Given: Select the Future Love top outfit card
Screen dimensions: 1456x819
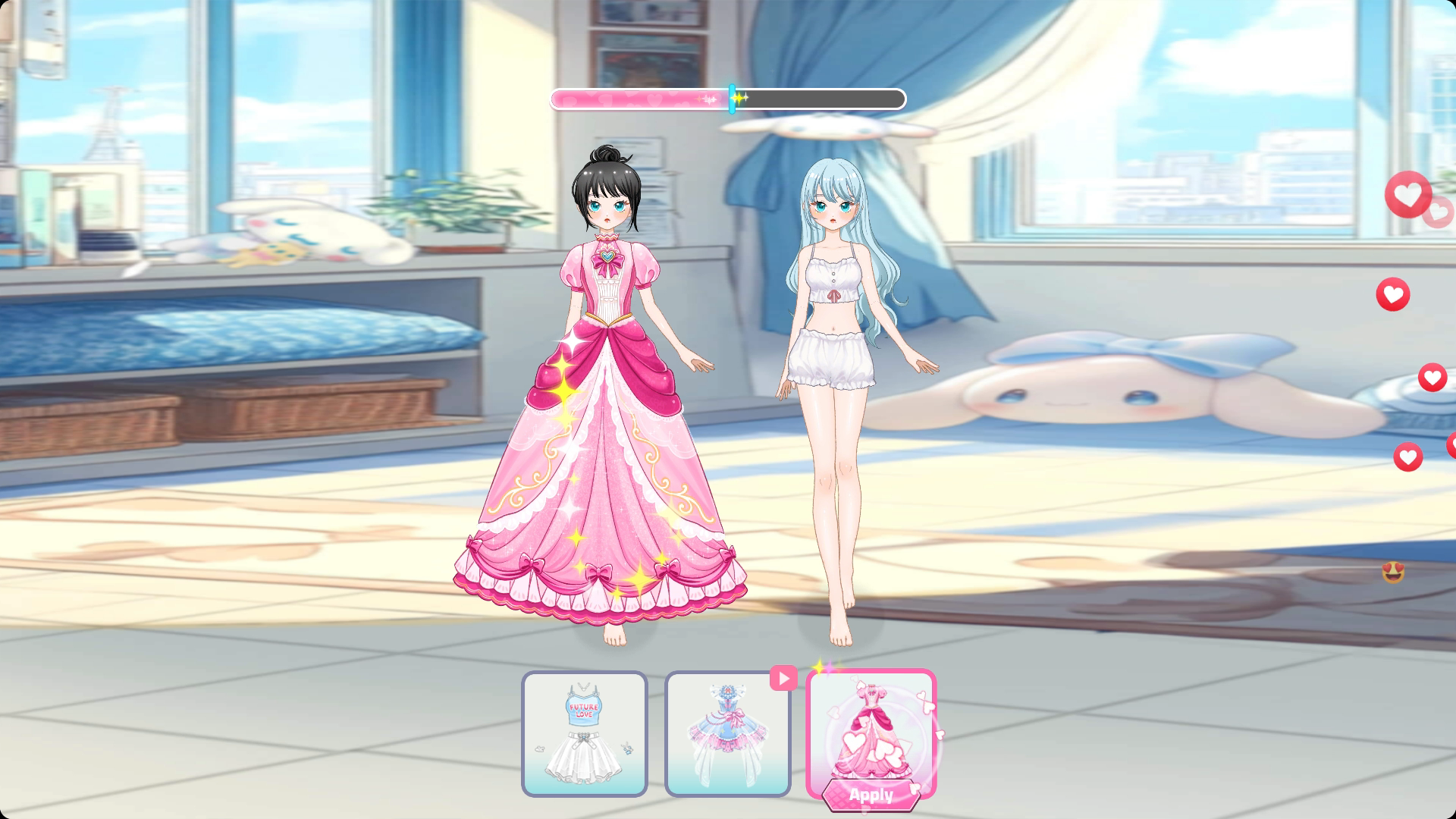Looking at the screenshot, I should [x=584, y=733].
